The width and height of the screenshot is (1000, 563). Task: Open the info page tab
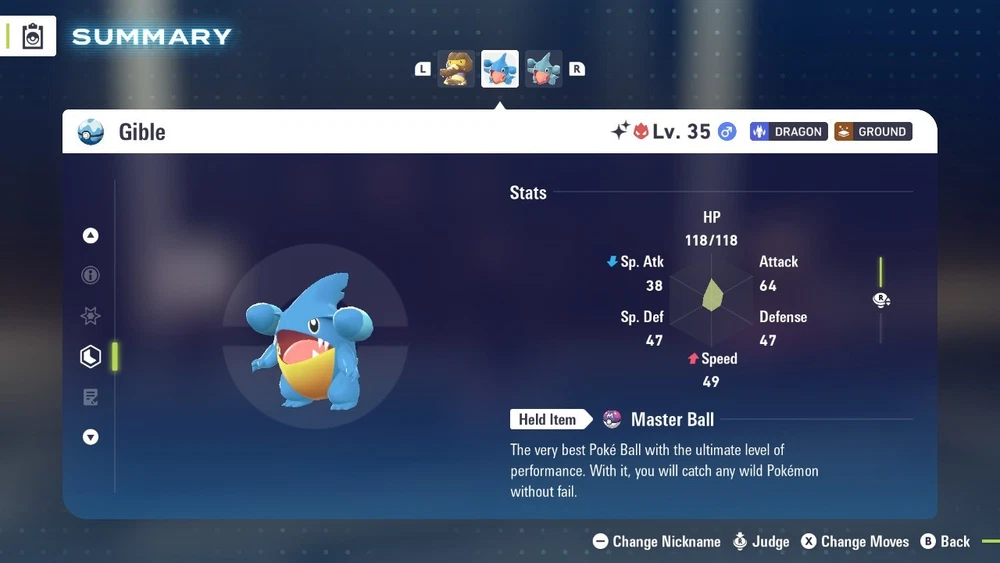pos(91,275)
